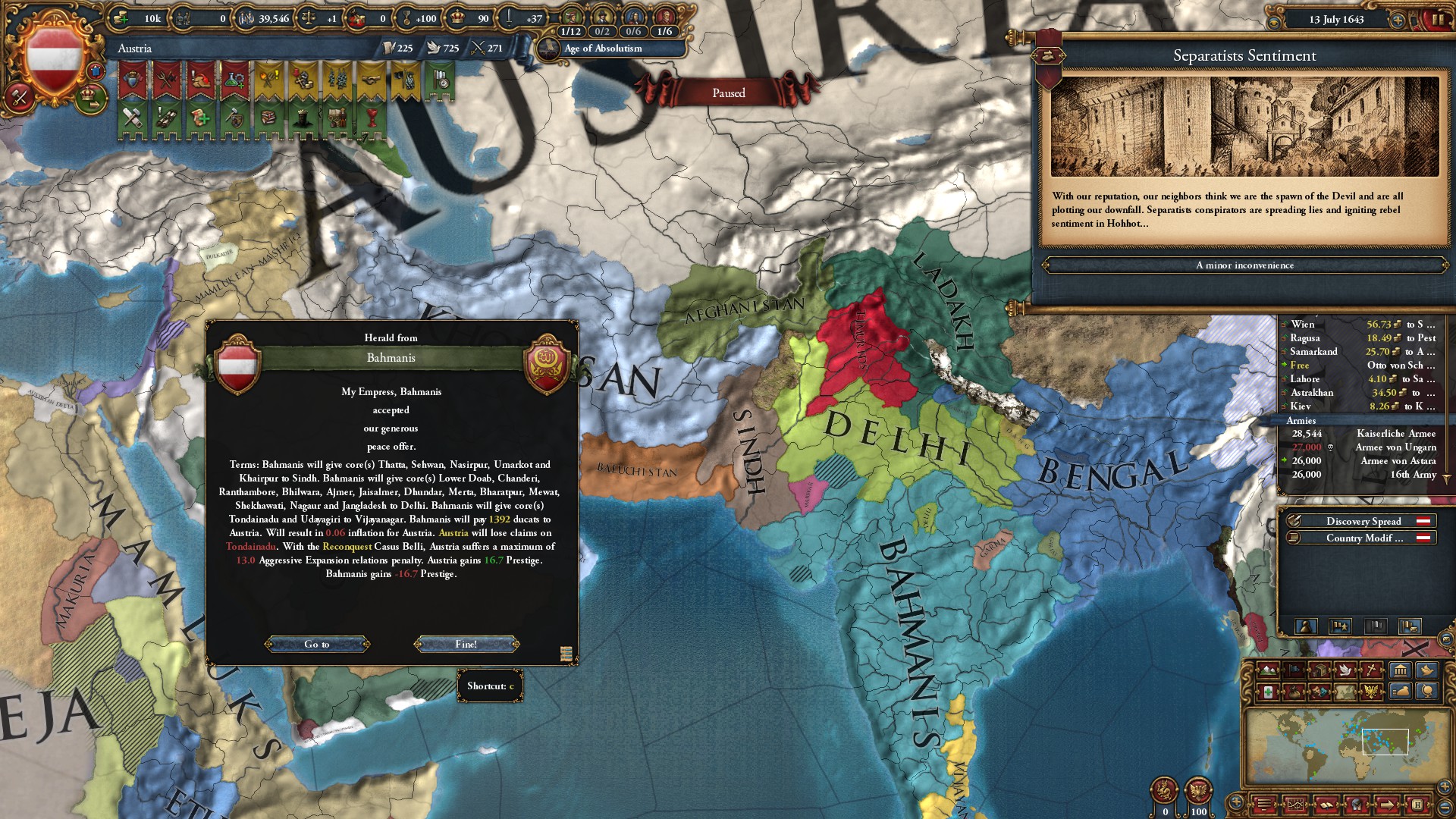The width and height of the screenshot is (1456, 819).
Task: Increase game speed with the plus button
Action: click(1398, 20)
